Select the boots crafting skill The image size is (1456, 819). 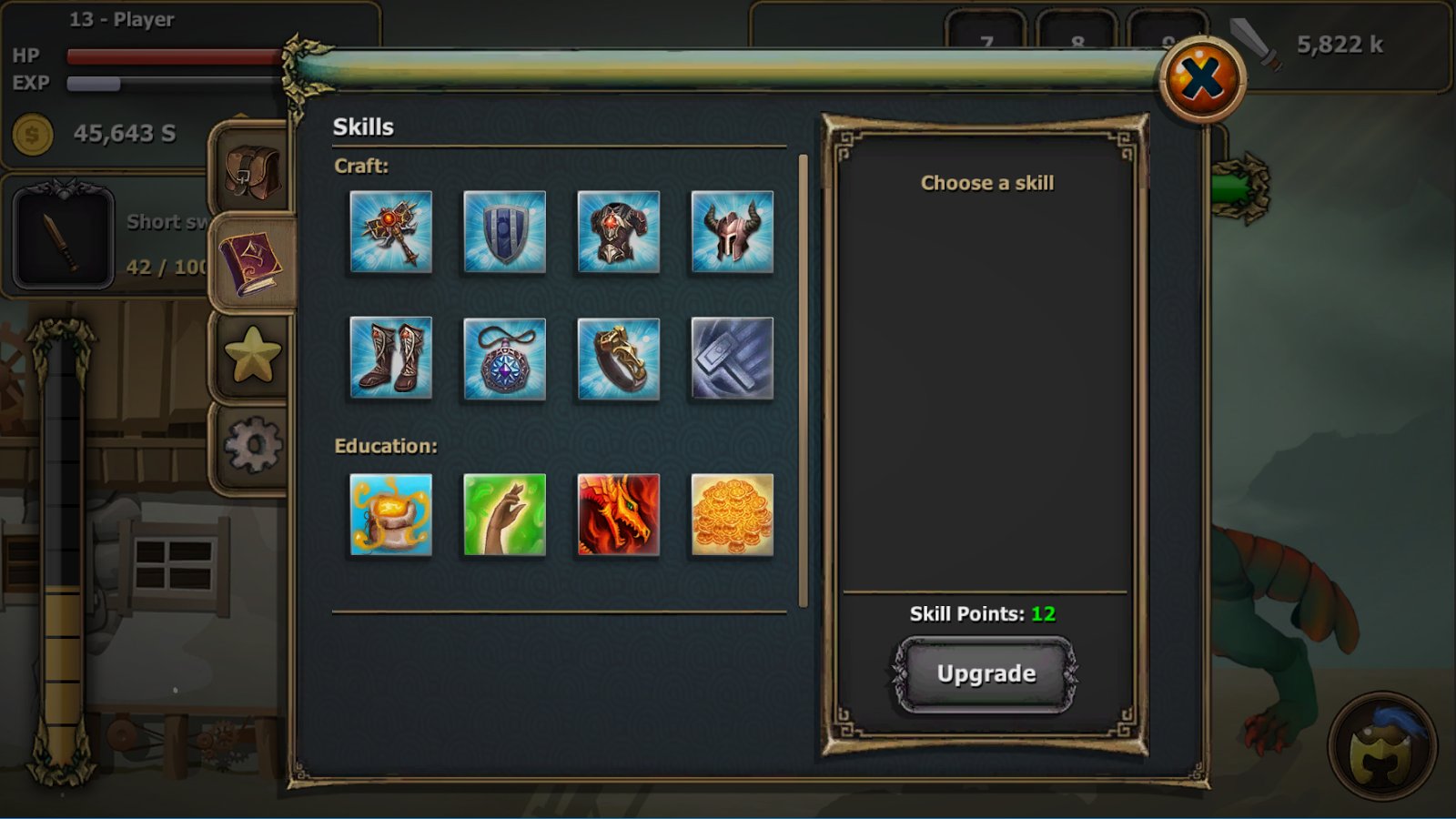coord(391,359)
